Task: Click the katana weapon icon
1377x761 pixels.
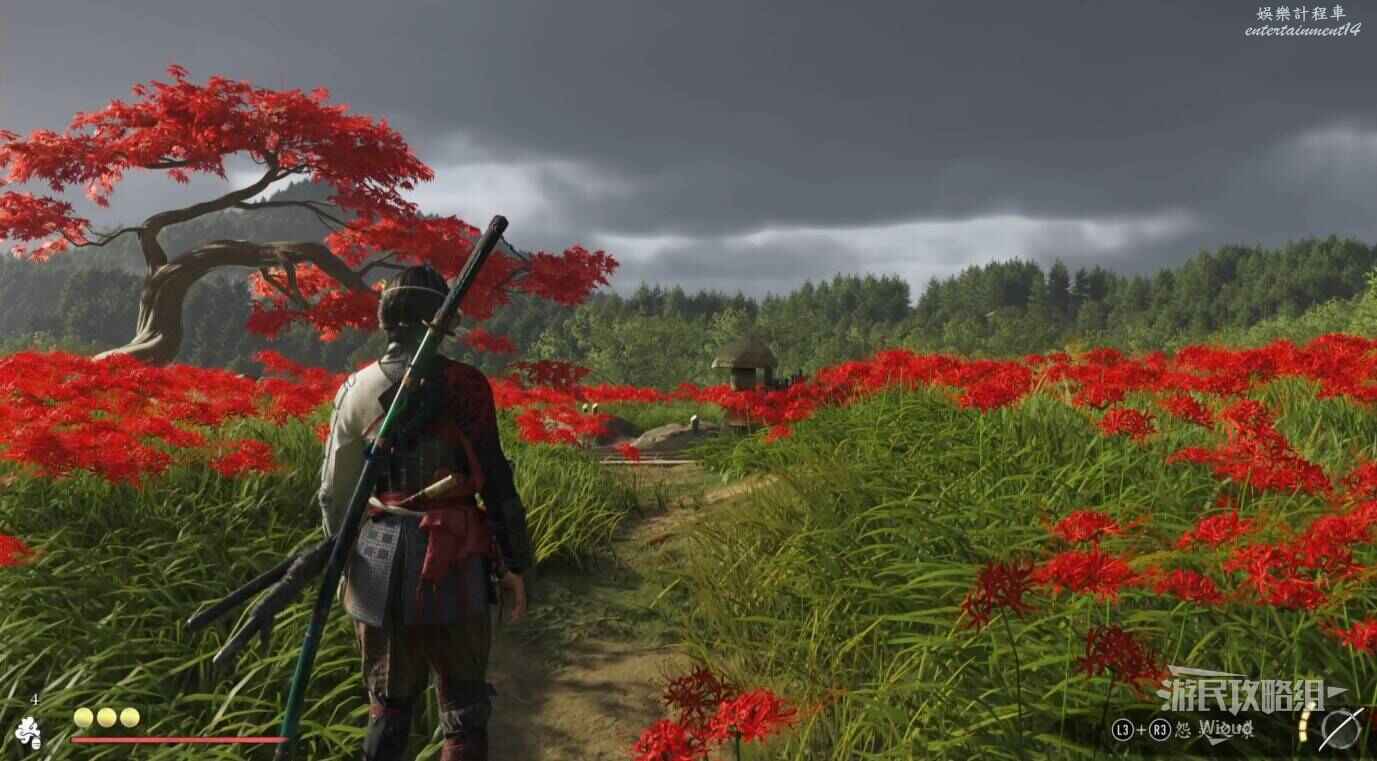Action: 1340,728
